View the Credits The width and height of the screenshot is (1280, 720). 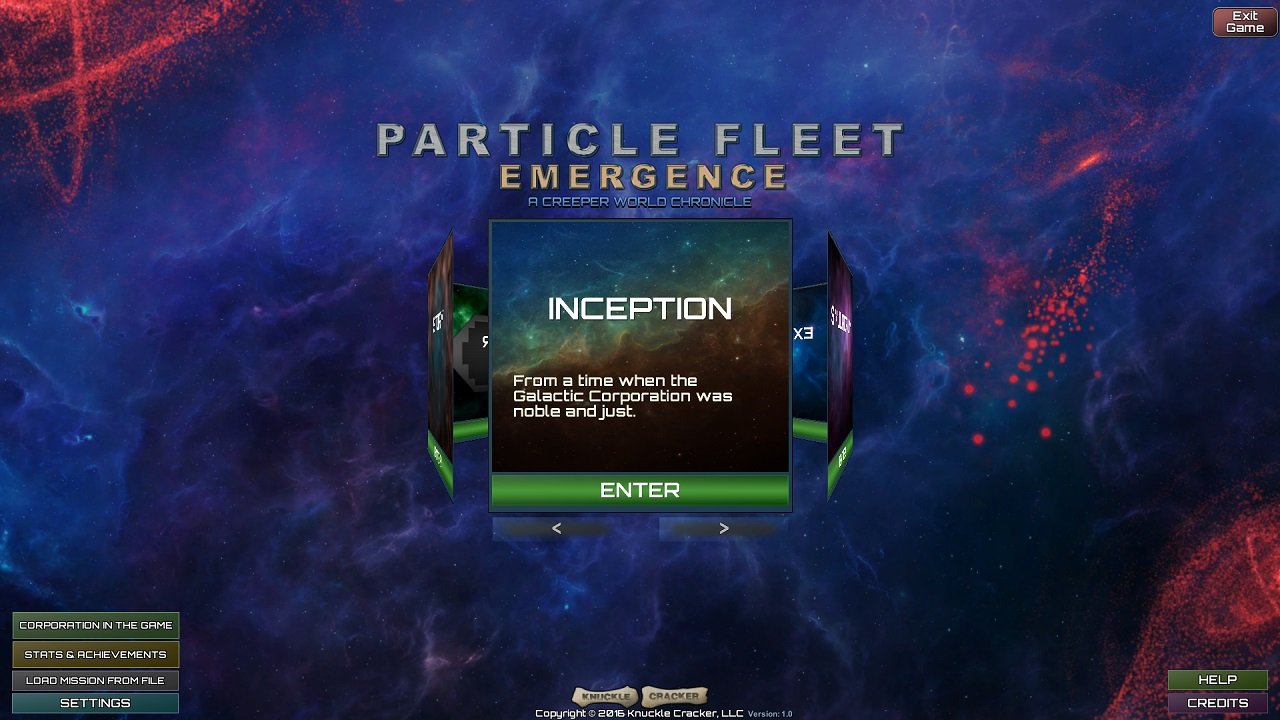pyautogui.click(x=1217, y=703)
